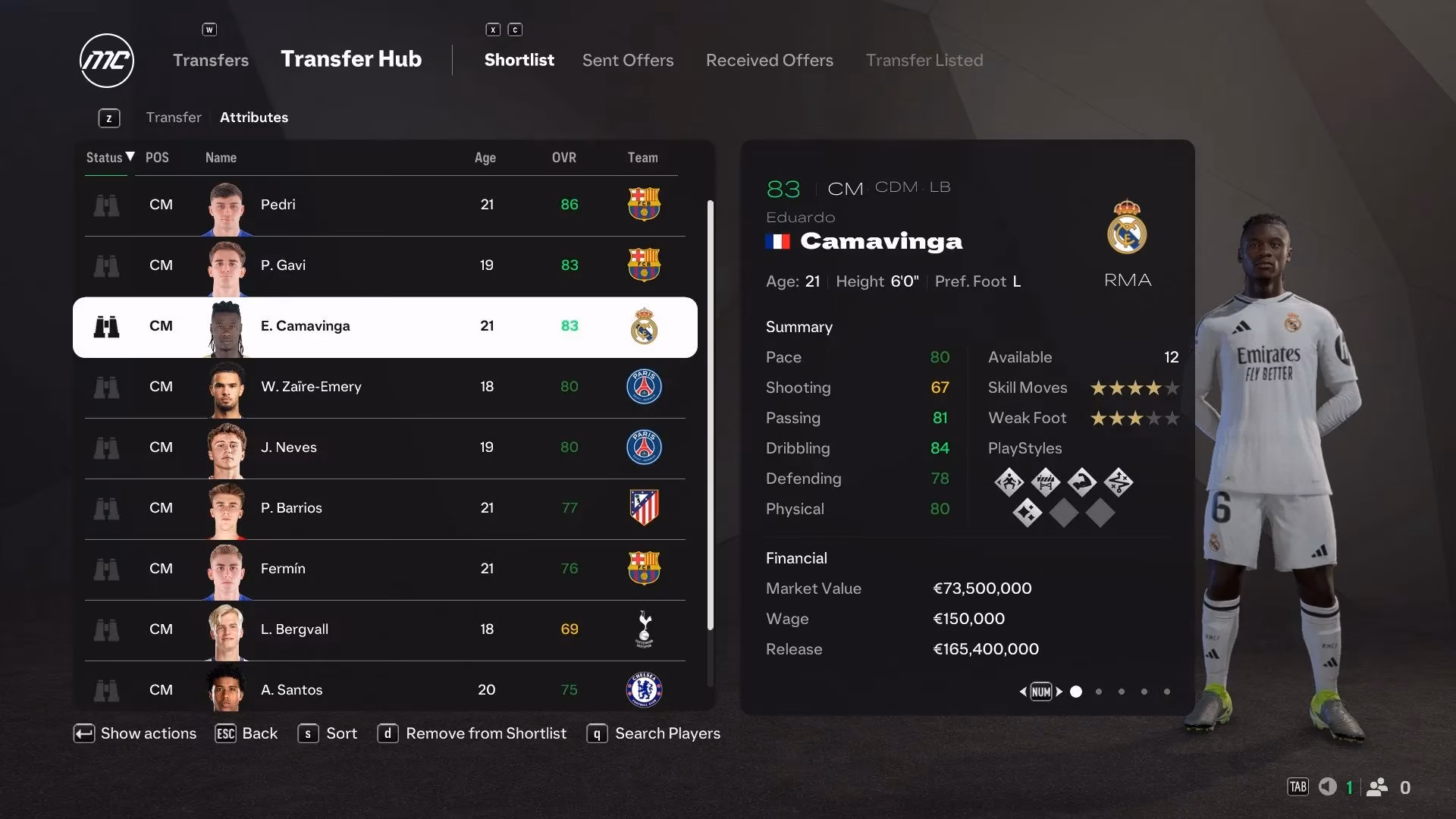The width and height of the screenshot is (1456, 819).
Task: Click the France flag beside Camavinga's name
Action: (777, 241)
